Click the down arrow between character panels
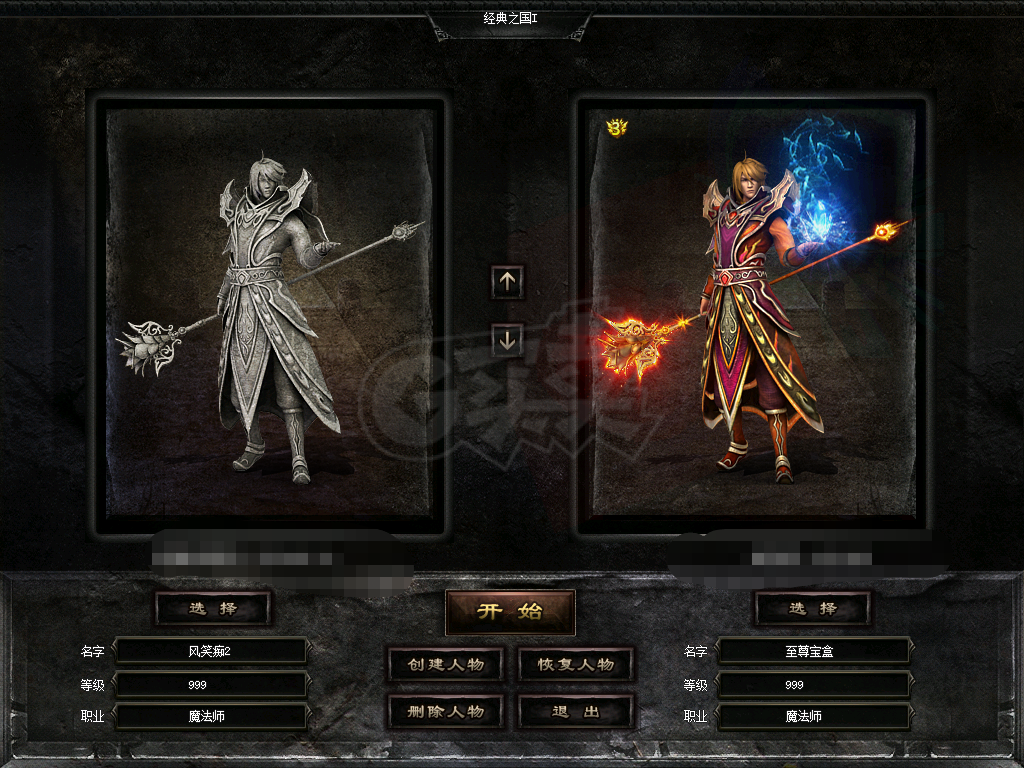The height and width of the screenshot is (768, 1024). click(507, 341)
